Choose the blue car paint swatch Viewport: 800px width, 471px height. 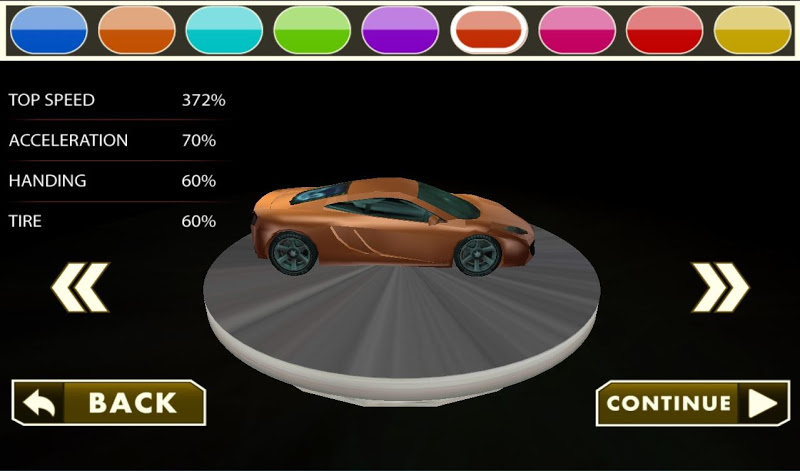click(49, 30)
